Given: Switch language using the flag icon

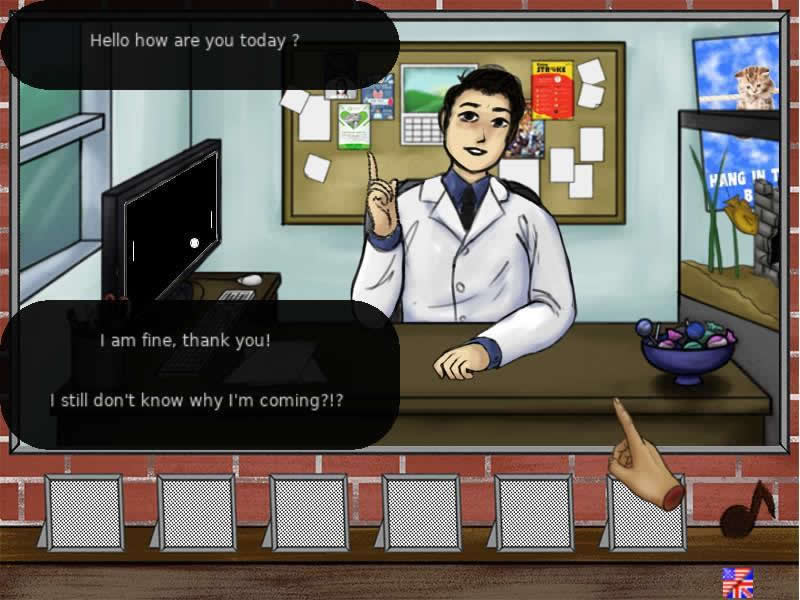Looking at the screenshot, I should coord(737,582).
